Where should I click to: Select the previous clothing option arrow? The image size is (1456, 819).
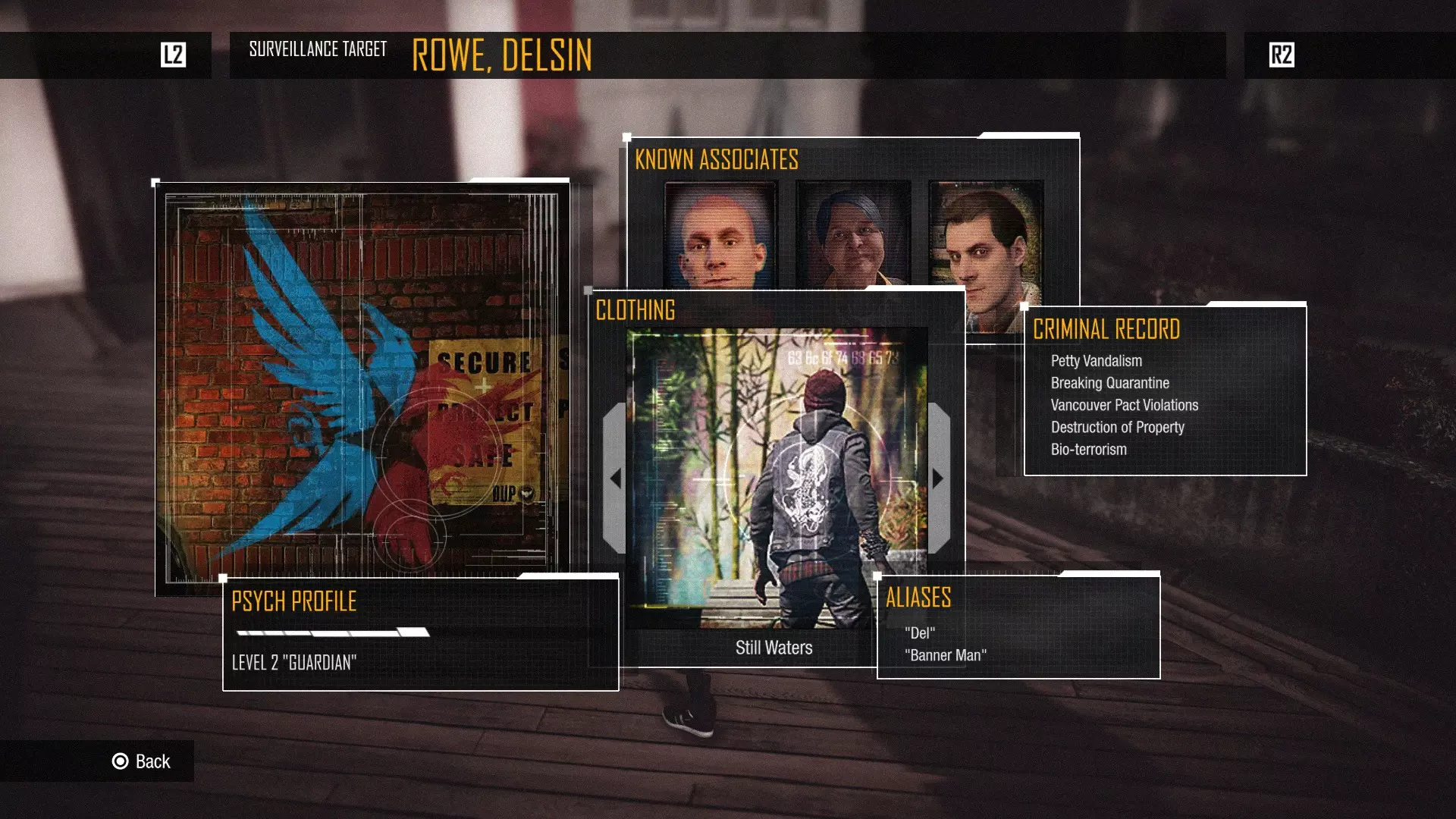(x=615, y=479)
